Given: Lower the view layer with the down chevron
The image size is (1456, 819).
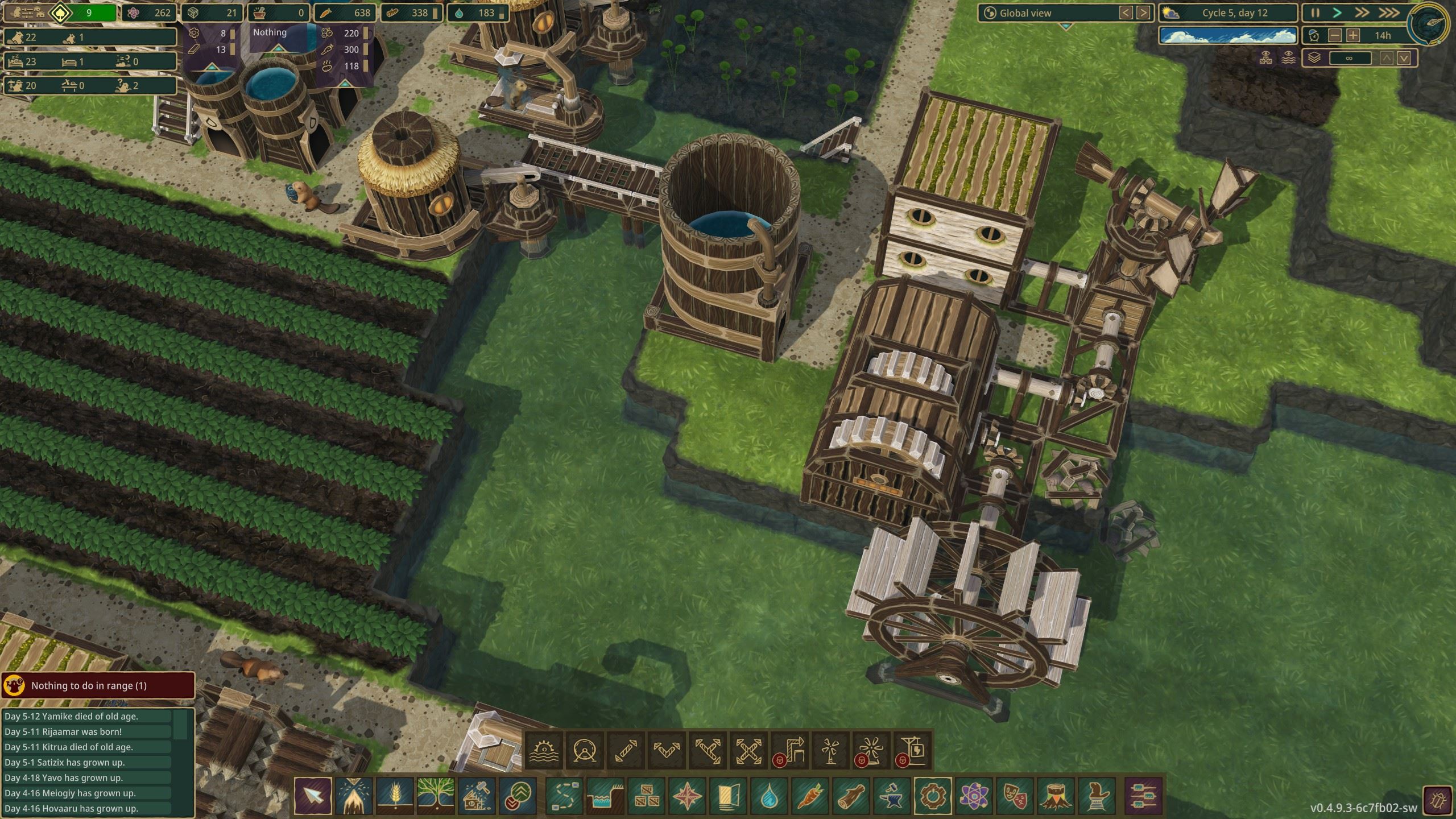Looking at the screenshot, I should (1404, 57).
